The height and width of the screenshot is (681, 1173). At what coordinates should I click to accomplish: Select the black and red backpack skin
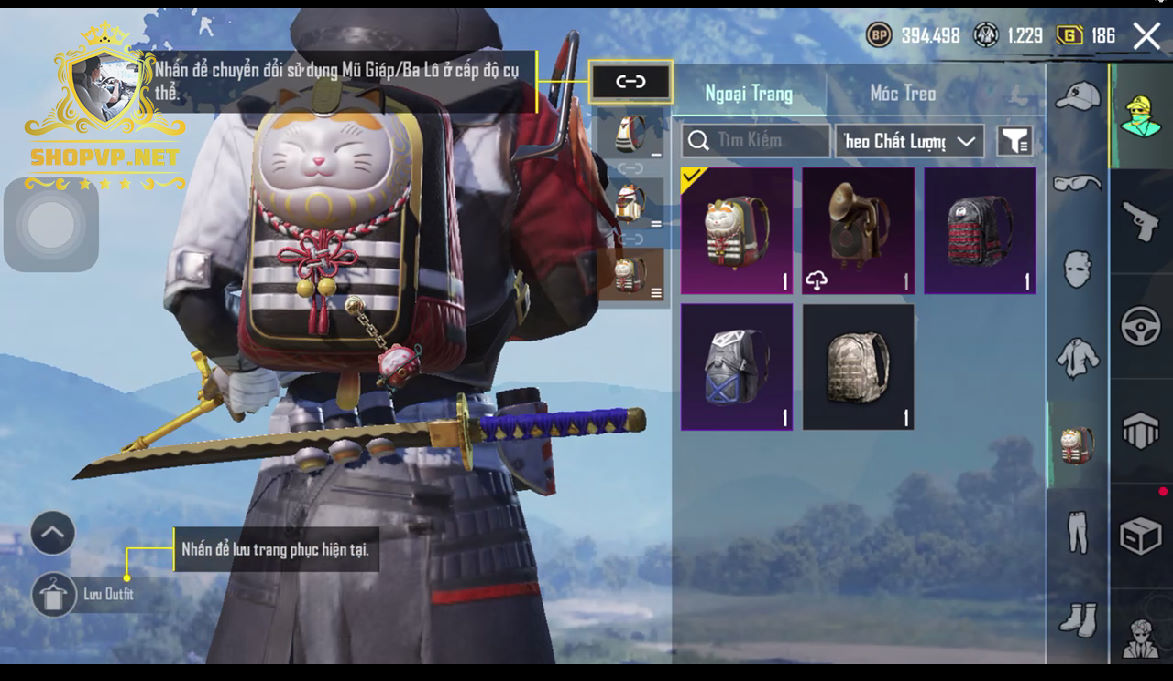click(x=980, y=231)
